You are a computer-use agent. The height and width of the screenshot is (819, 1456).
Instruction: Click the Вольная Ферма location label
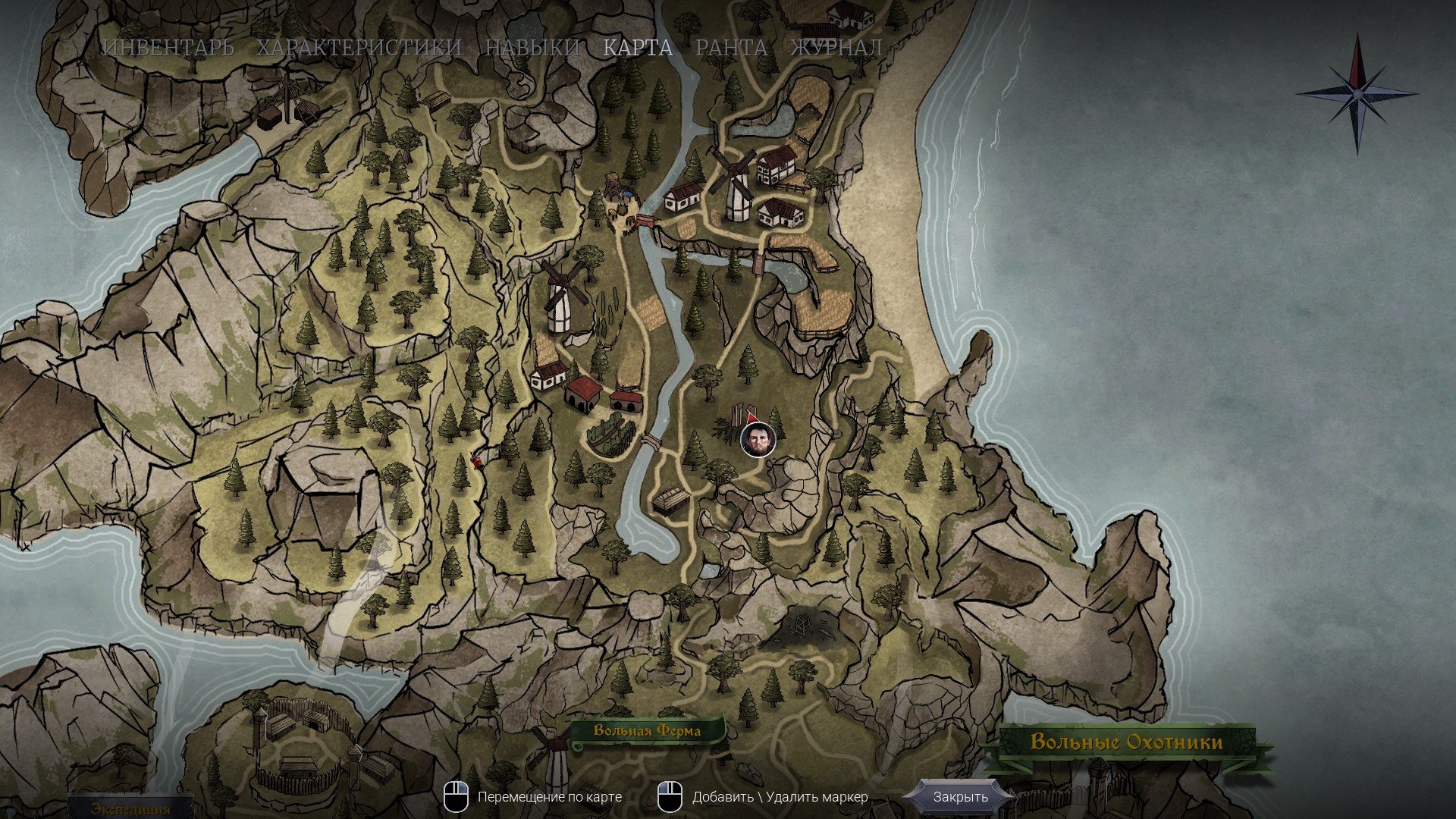[647, 731]
